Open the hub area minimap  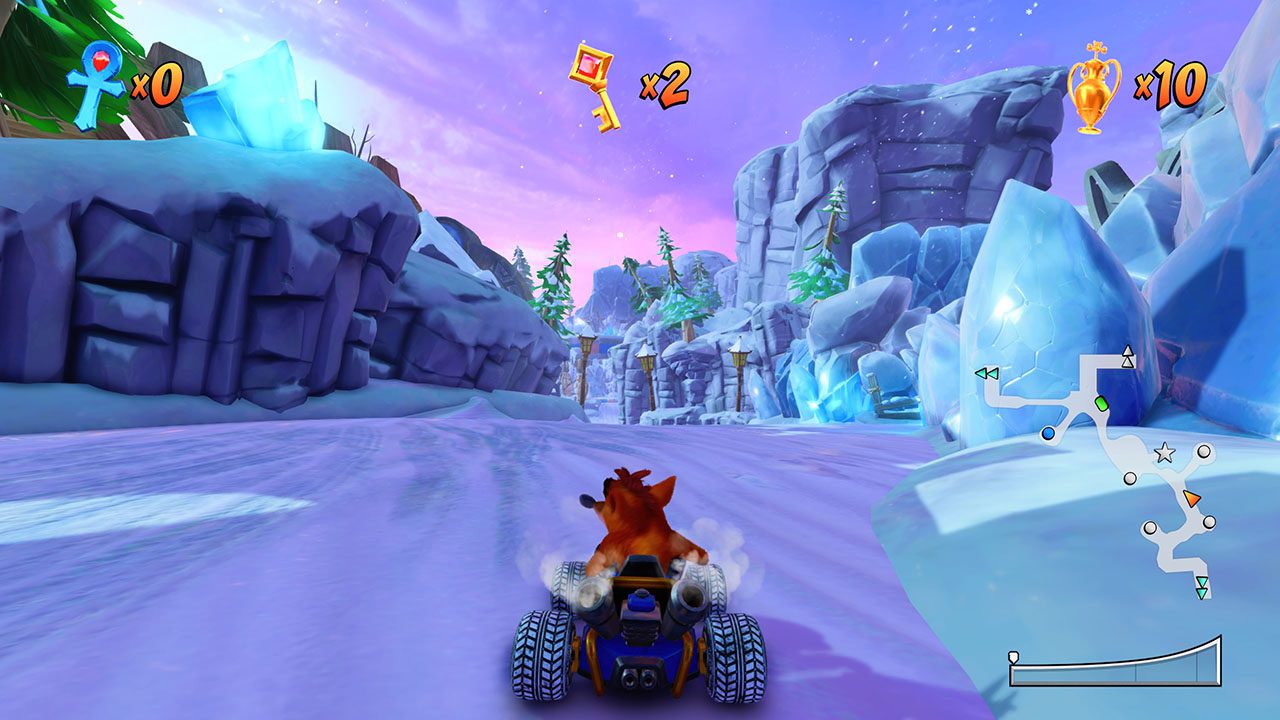[1098, 470]
